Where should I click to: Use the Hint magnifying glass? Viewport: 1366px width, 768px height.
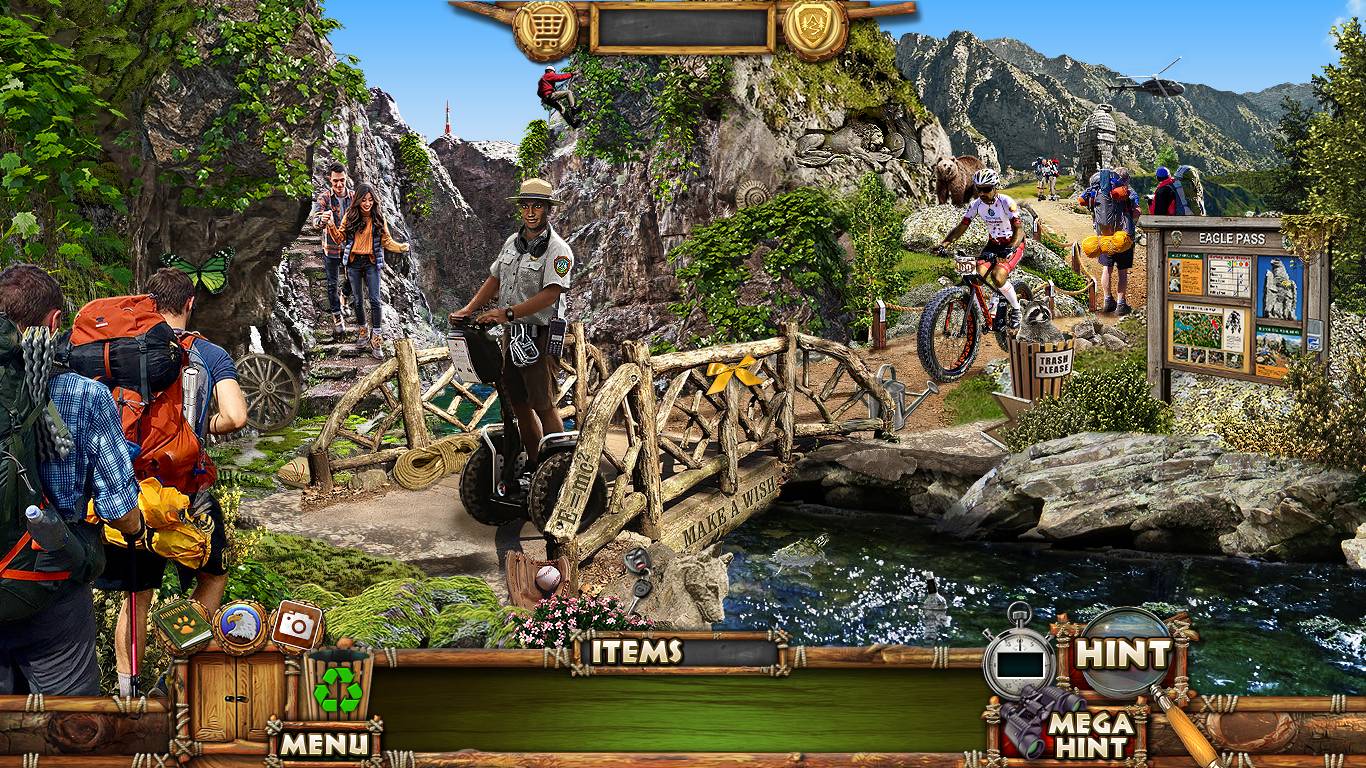(x=1122, y=654)
